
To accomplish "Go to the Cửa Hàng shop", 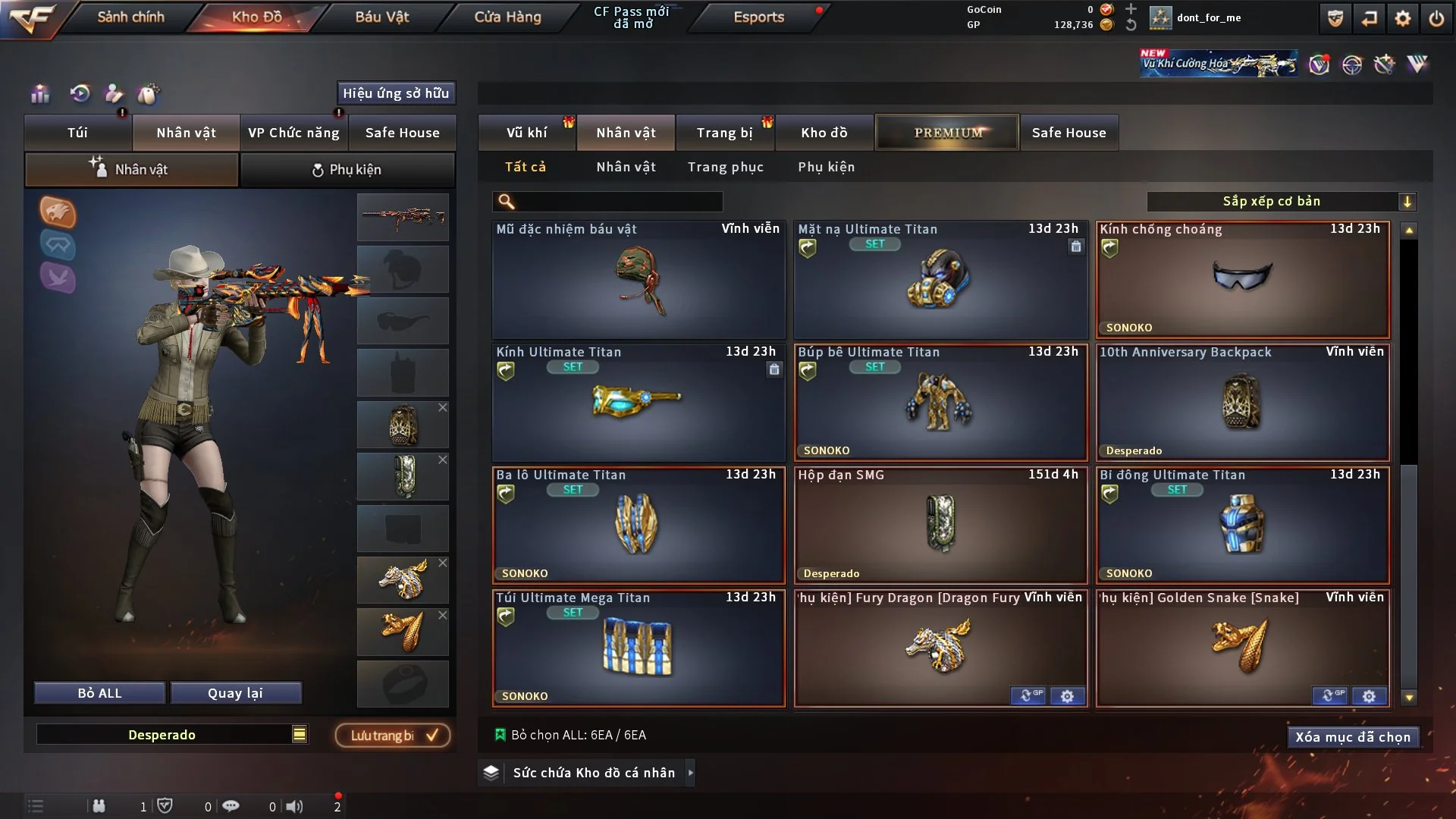I will point(507,17).
